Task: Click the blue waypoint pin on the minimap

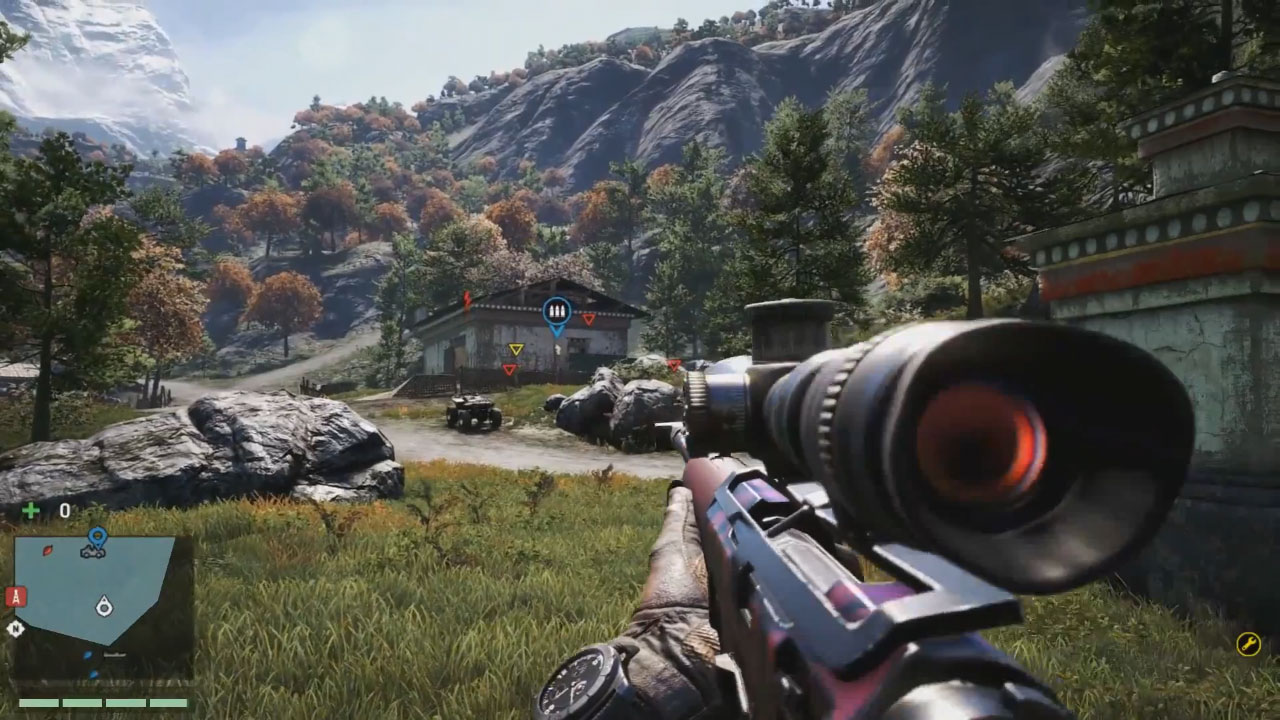Action: [x=98, y=534]
